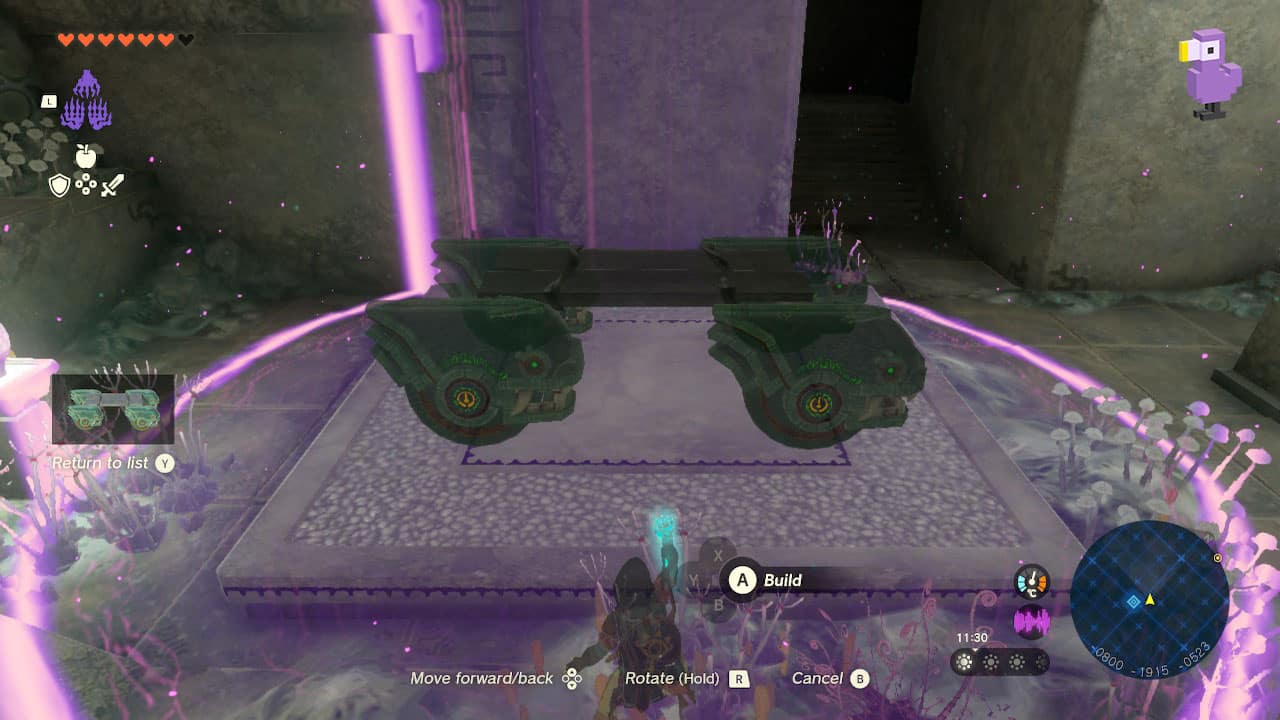Click Return to list
The image size is (1280, 720).
pyautogui.click(x=103, y=463)
